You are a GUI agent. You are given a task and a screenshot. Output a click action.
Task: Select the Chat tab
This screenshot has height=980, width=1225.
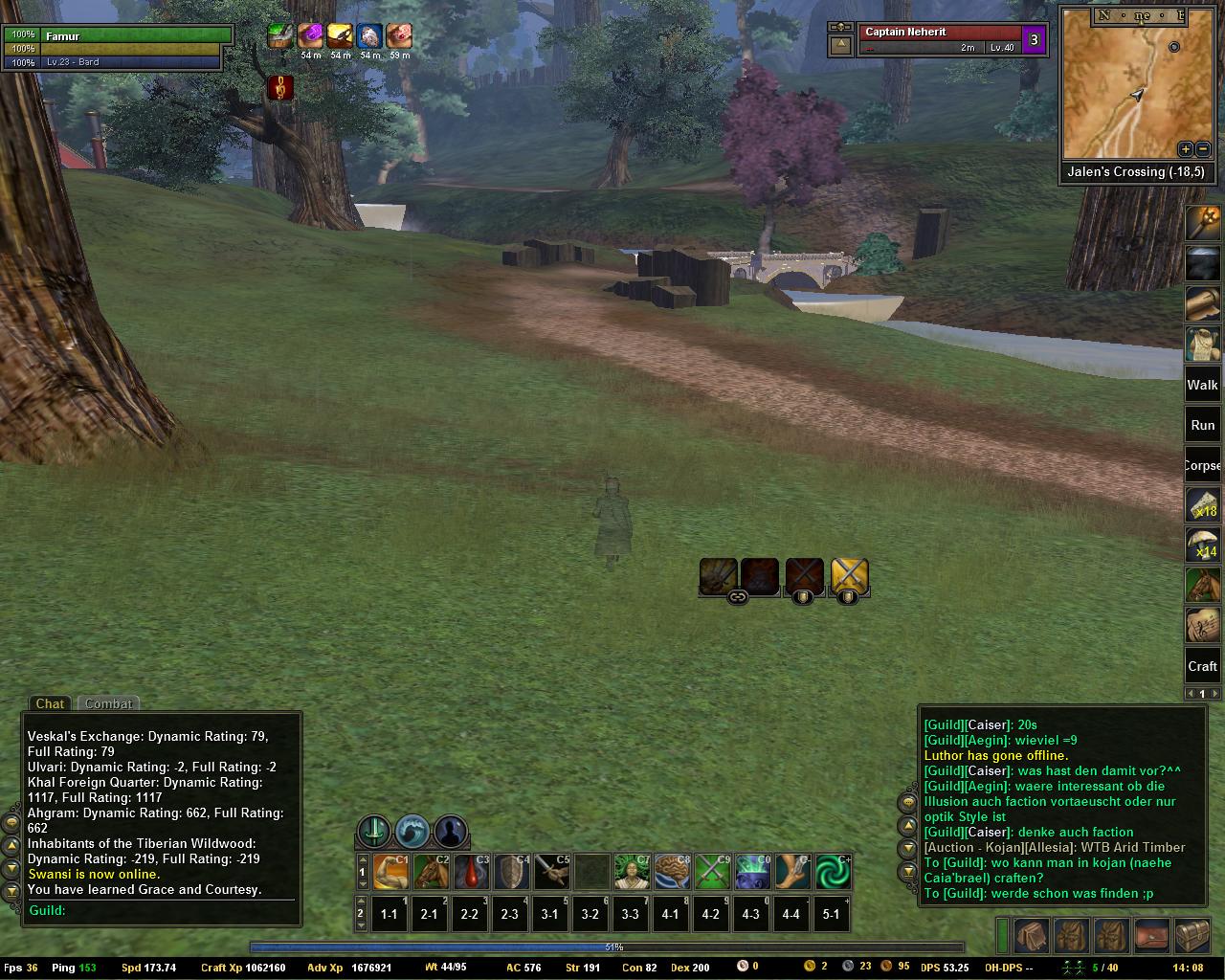(50, 703)
